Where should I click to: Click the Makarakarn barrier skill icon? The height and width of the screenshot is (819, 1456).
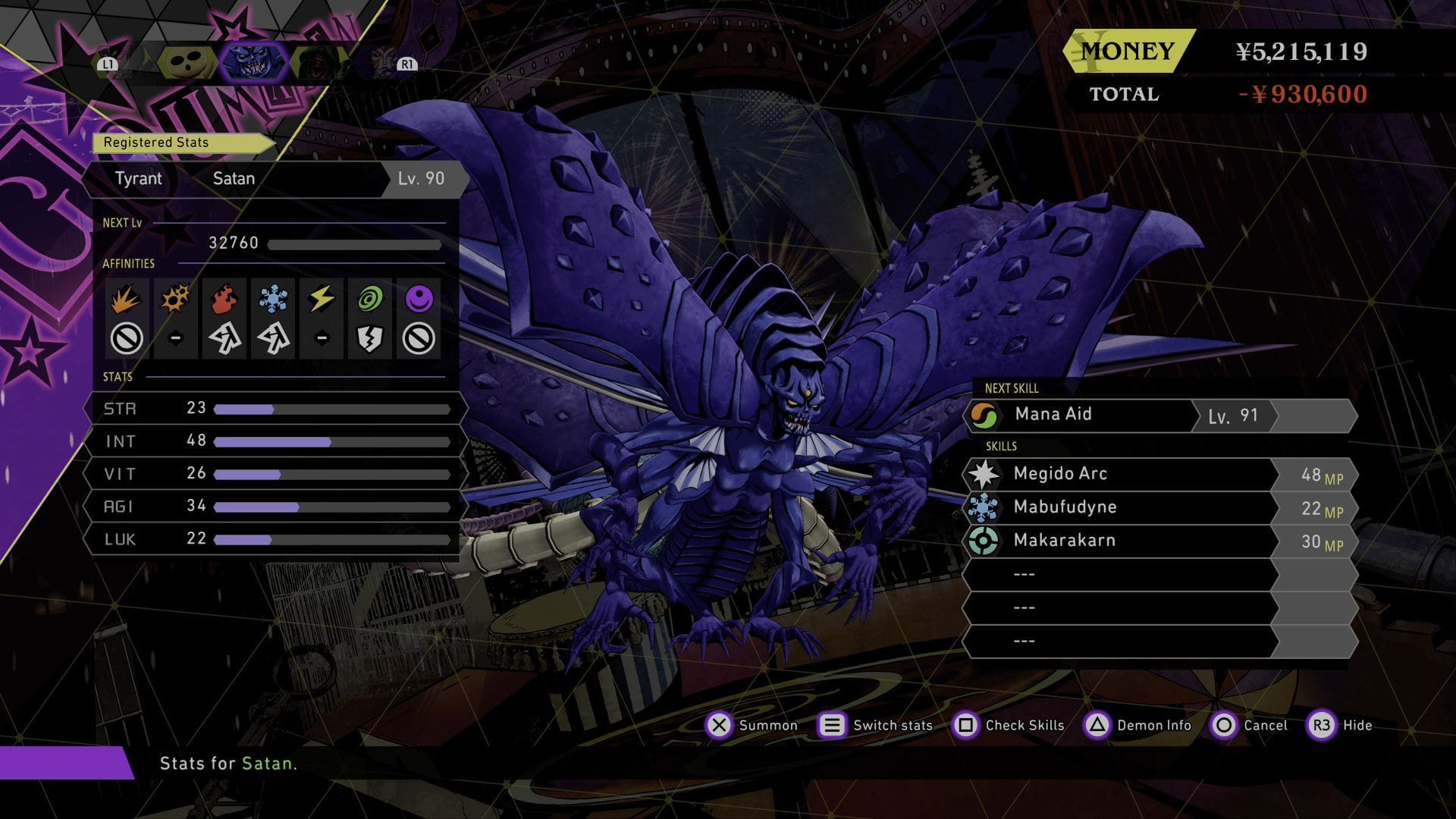[987, 540]
